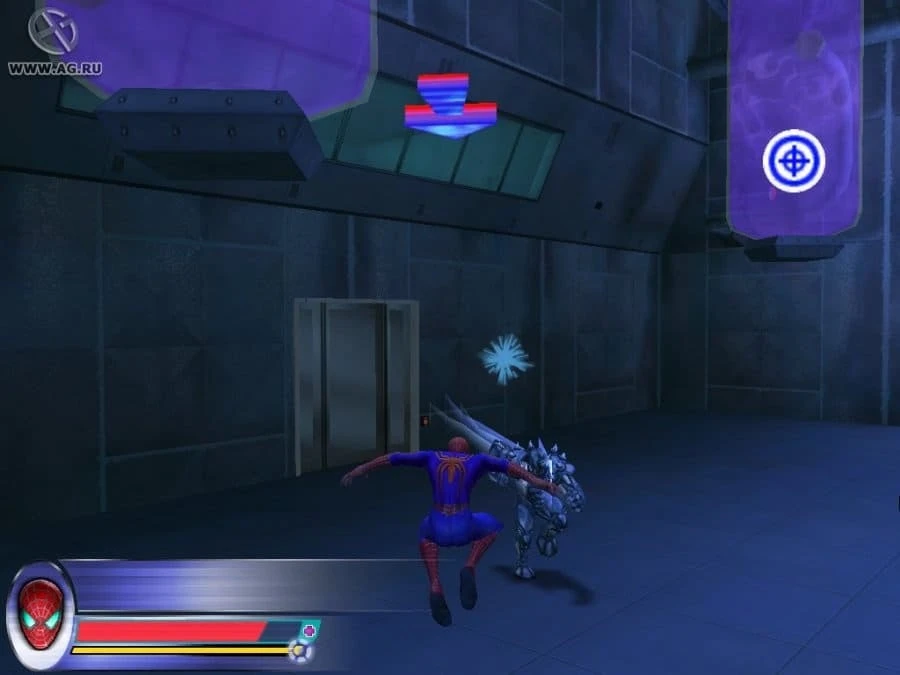Click the Spider-Man mask portrait

point(40,612)
